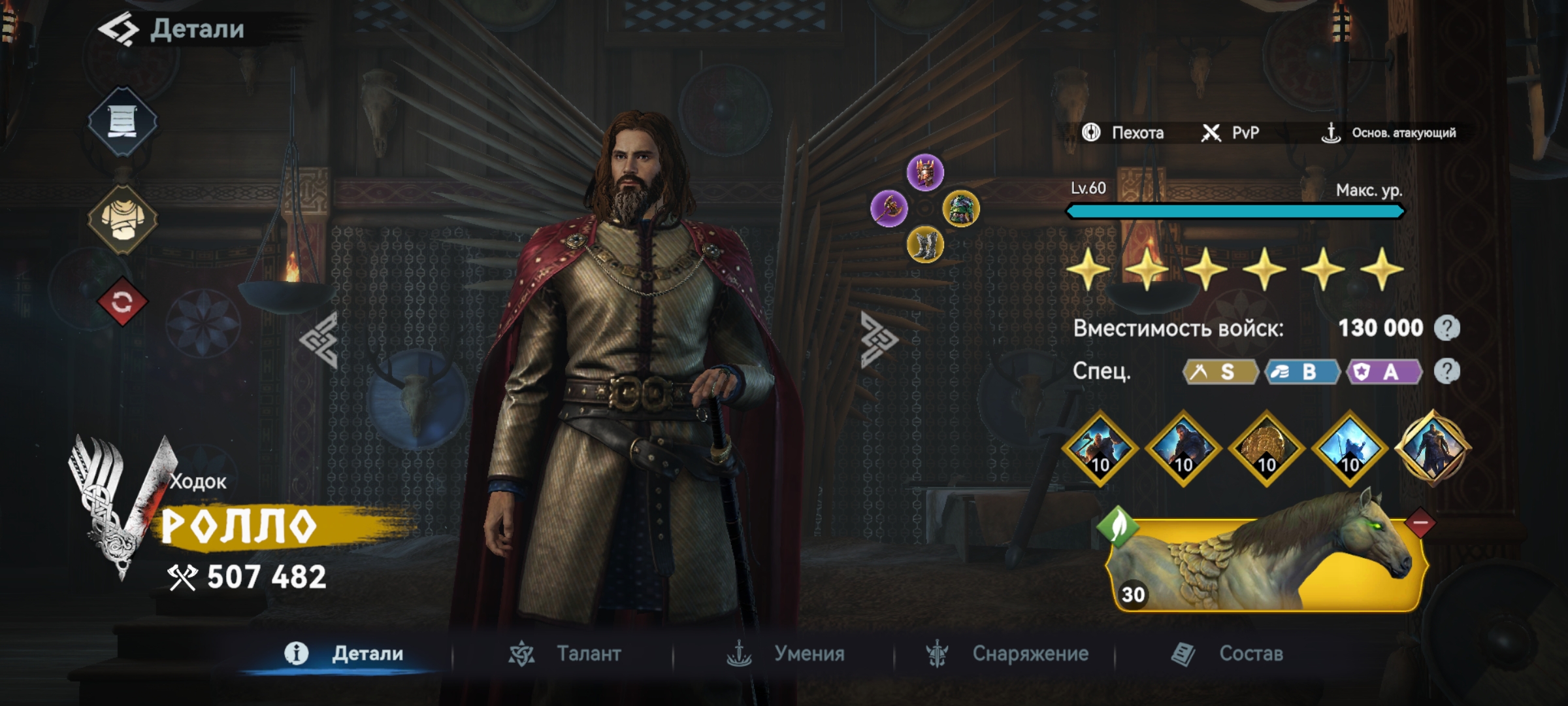Open the gold coins skill icon

pos(1266,449)
